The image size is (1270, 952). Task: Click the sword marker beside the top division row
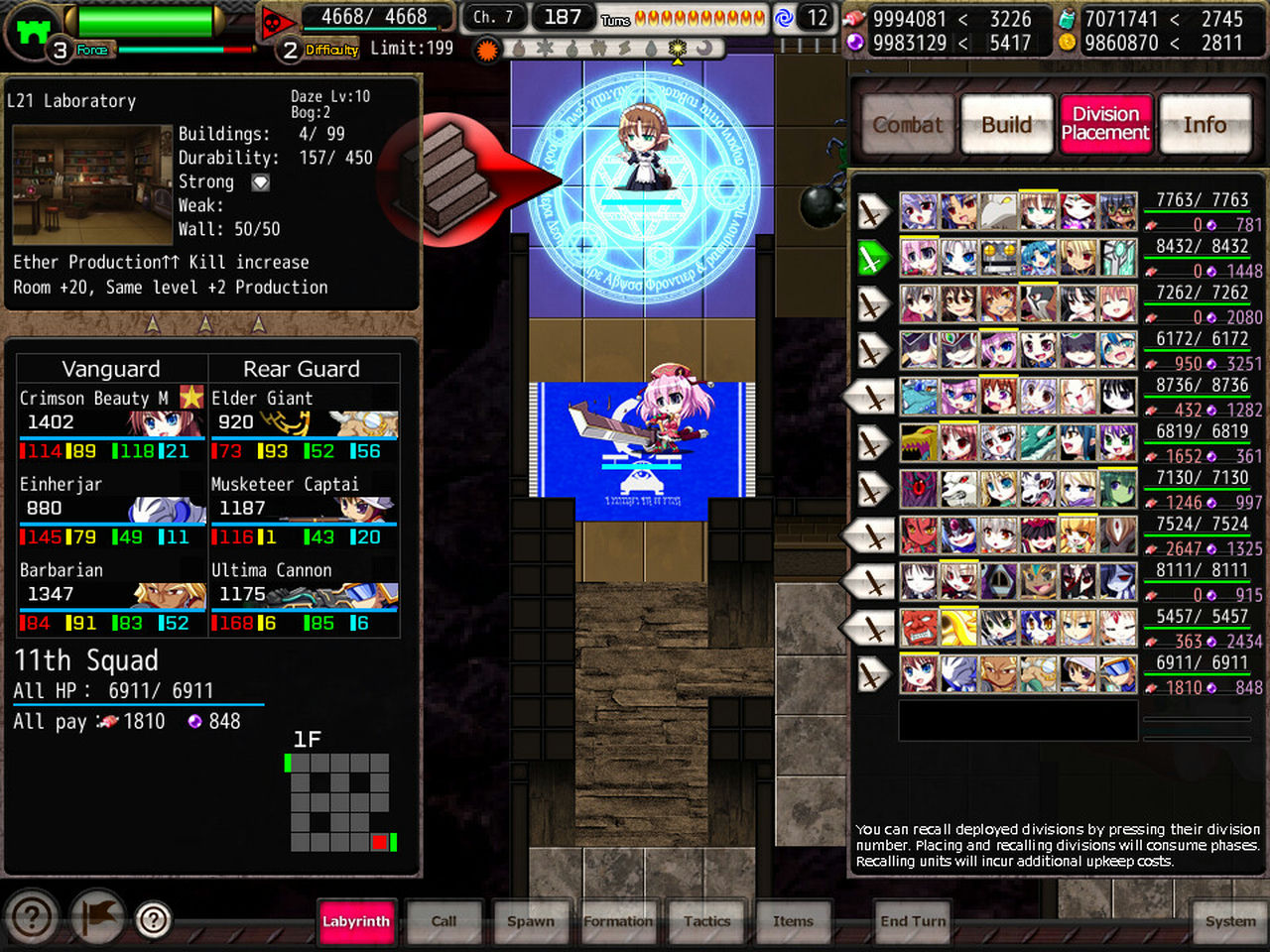click(871, 211)
